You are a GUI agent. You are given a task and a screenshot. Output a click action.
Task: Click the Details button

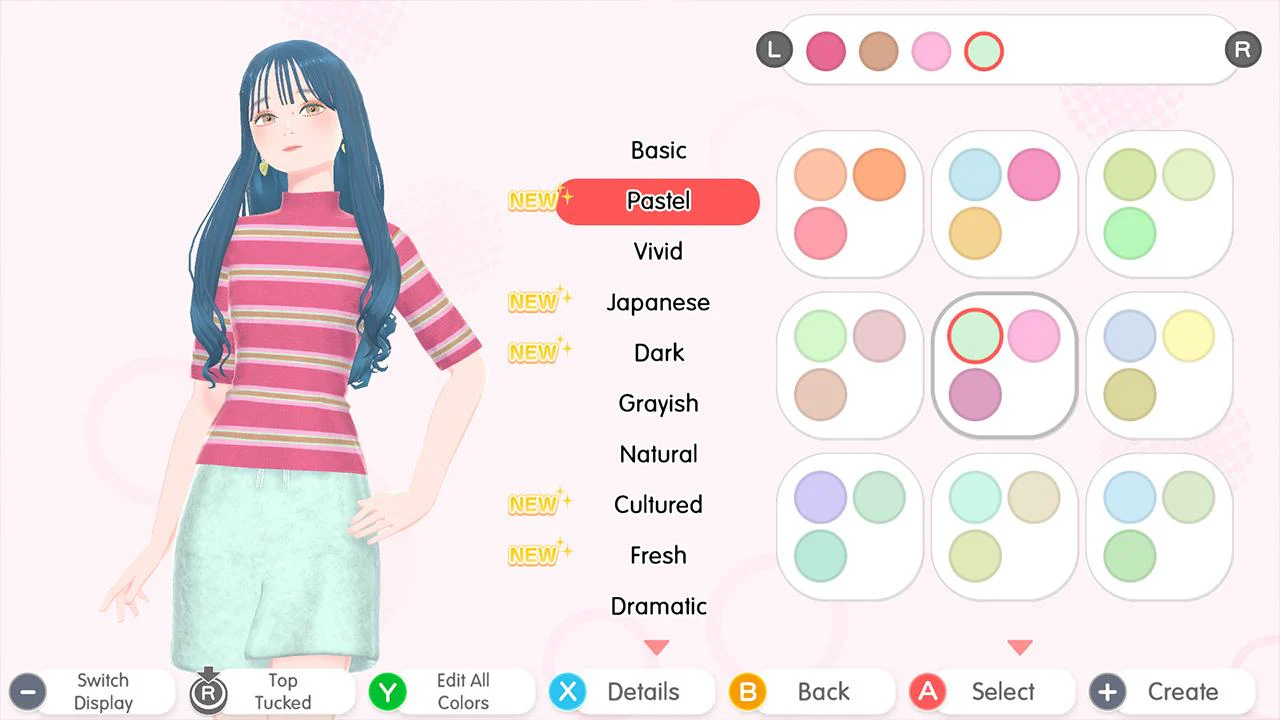point(645,691)
